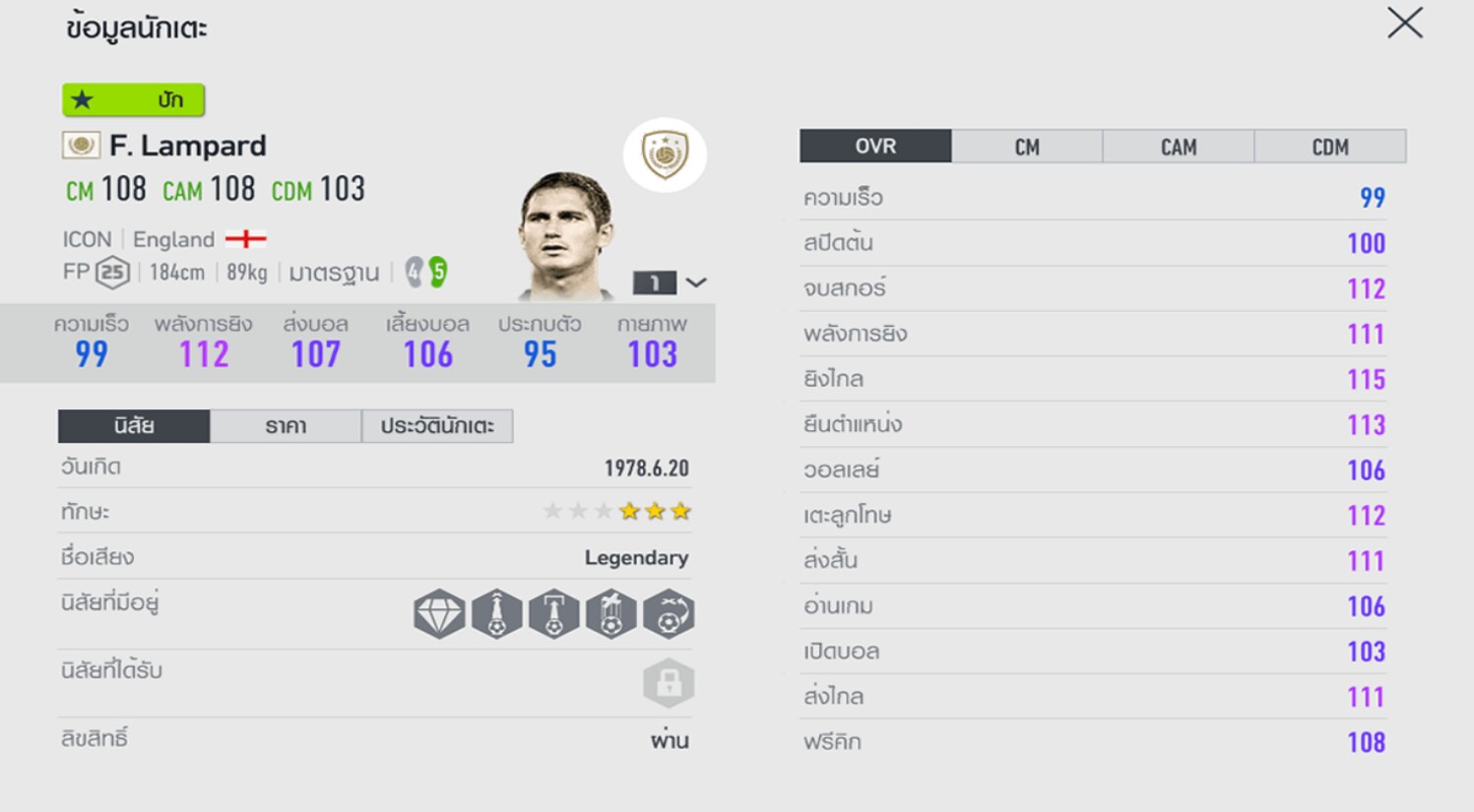
Task: Select the trait icon with curved arrows
Action: pos(669,614)
